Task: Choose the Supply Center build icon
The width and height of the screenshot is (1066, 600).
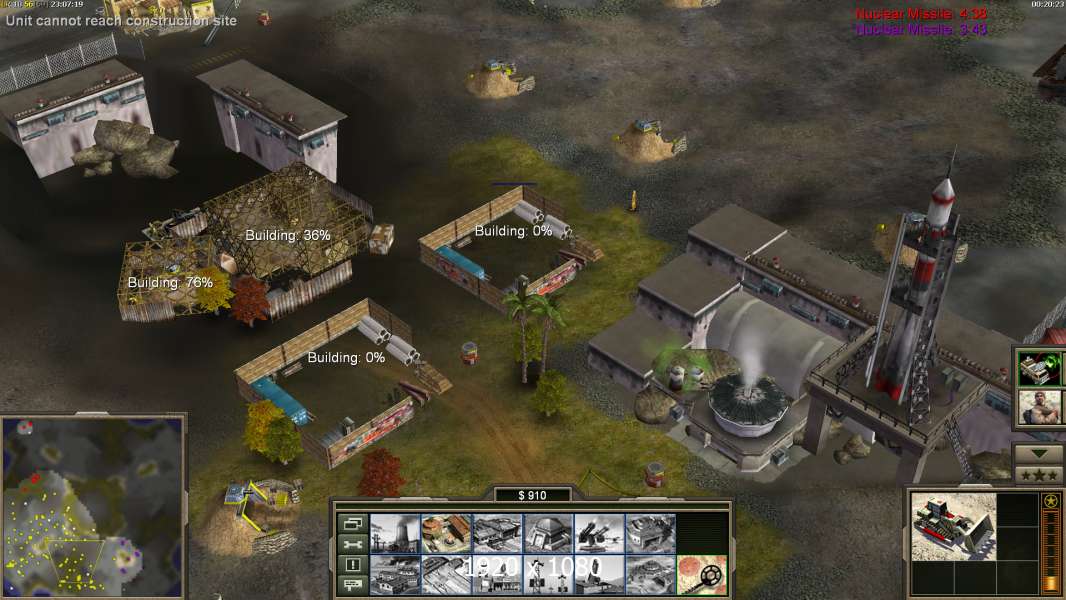Action: point(497,533)
